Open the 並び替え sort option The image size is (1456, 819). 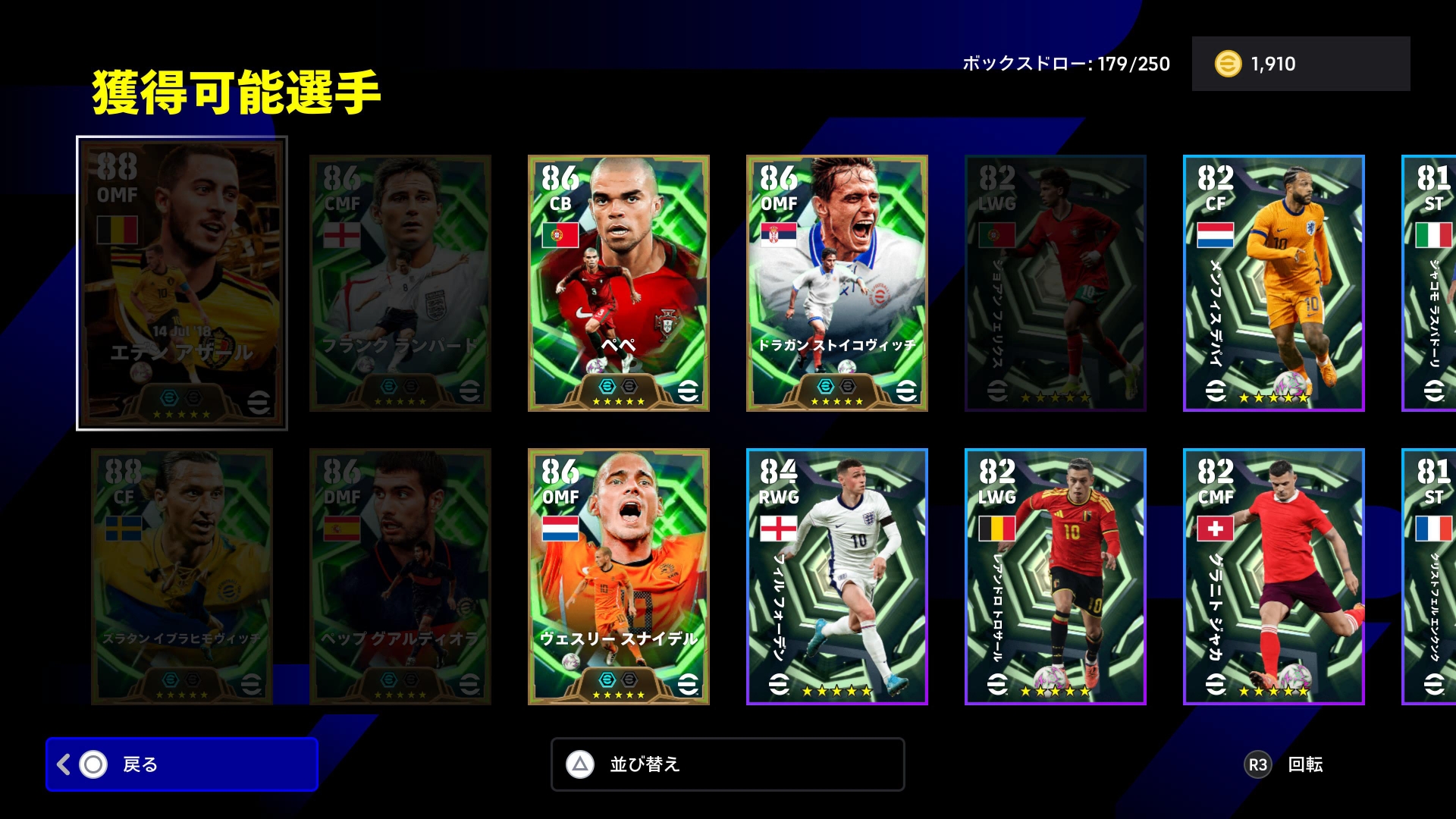(727, 764)
